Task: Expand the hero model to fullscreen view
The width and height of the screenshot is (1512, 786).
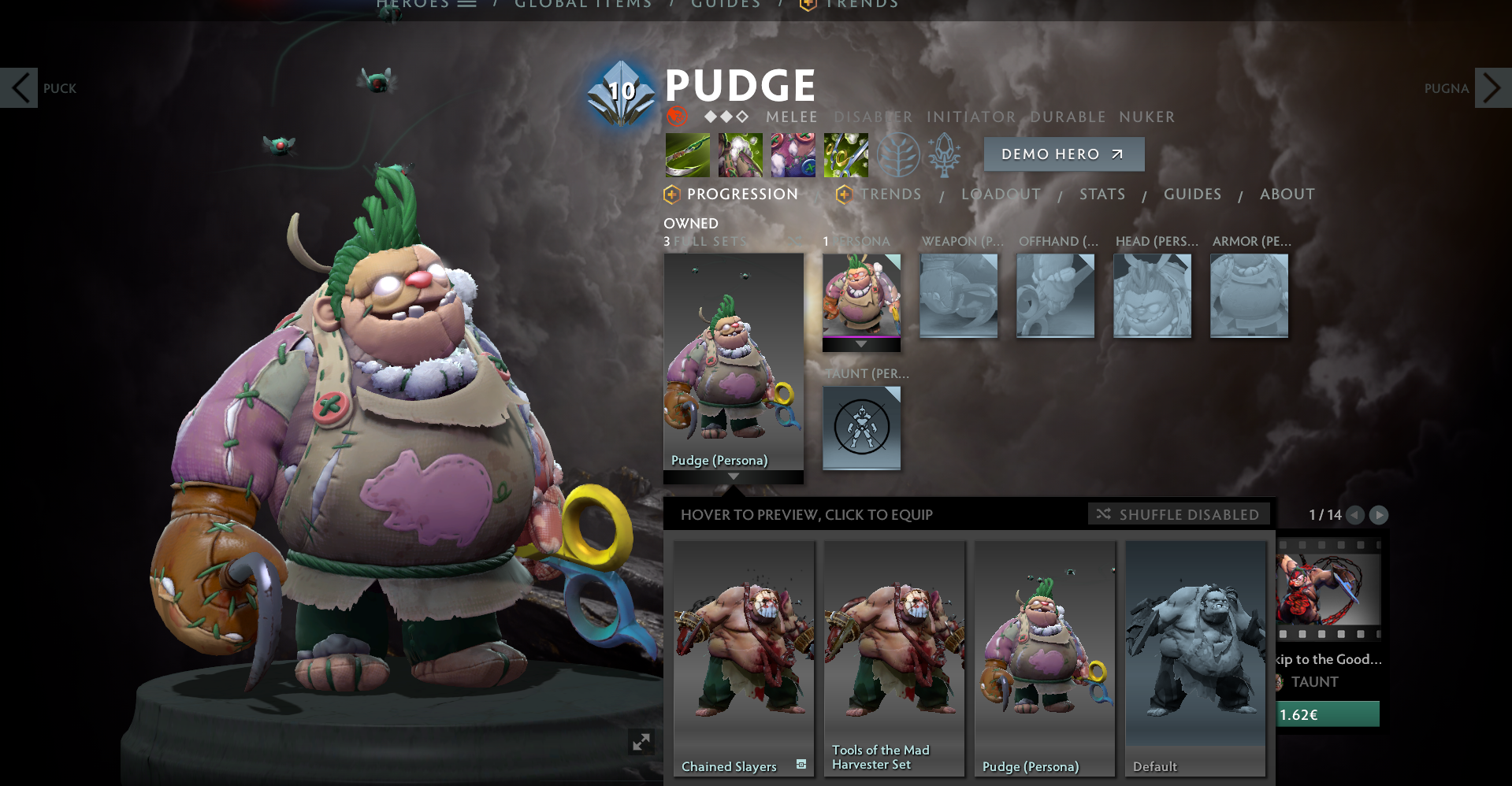Action: [642, 741]
